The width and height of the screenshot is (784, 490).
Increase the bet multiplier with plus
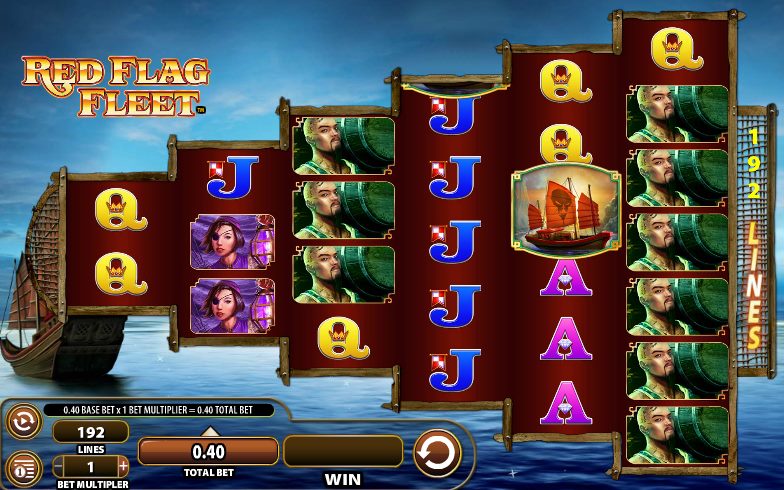[123, 466]
